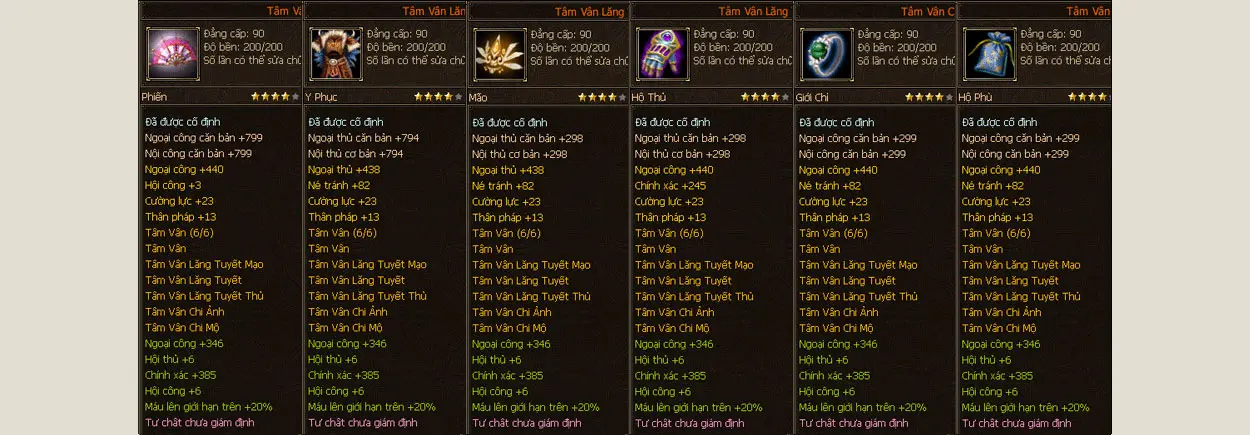Select the pink fan weapon icon
Image resolution: width=1250 pixels, height=435 pixels.
pos(172,53)
